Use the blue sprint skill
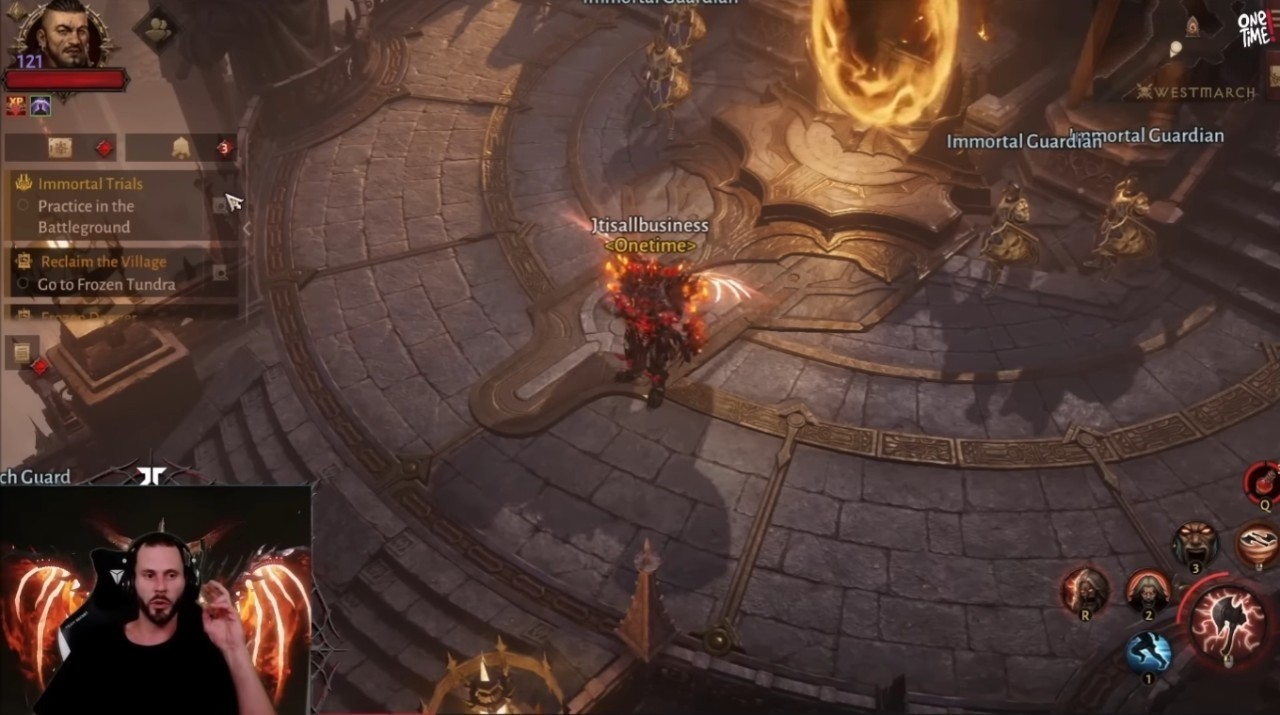This screenshot has width=1280, height=715. pos(1148,652)
